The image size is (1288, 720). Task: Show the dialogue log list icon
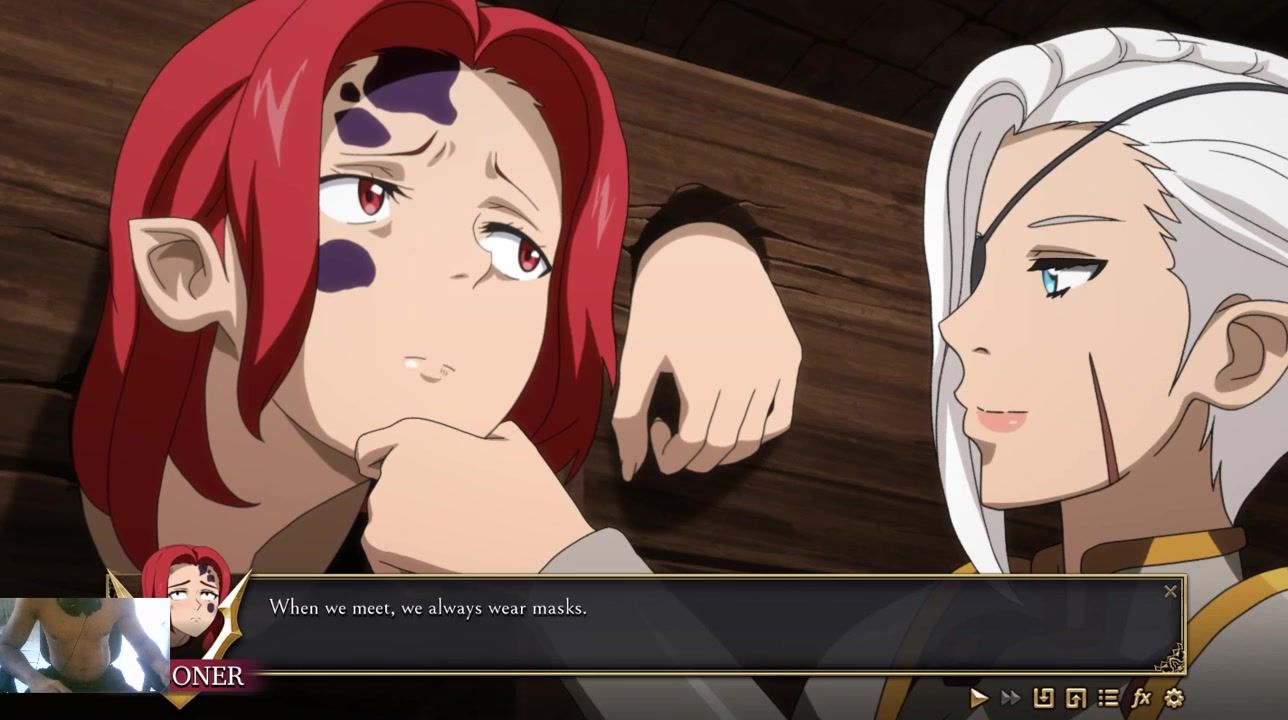1108,698
